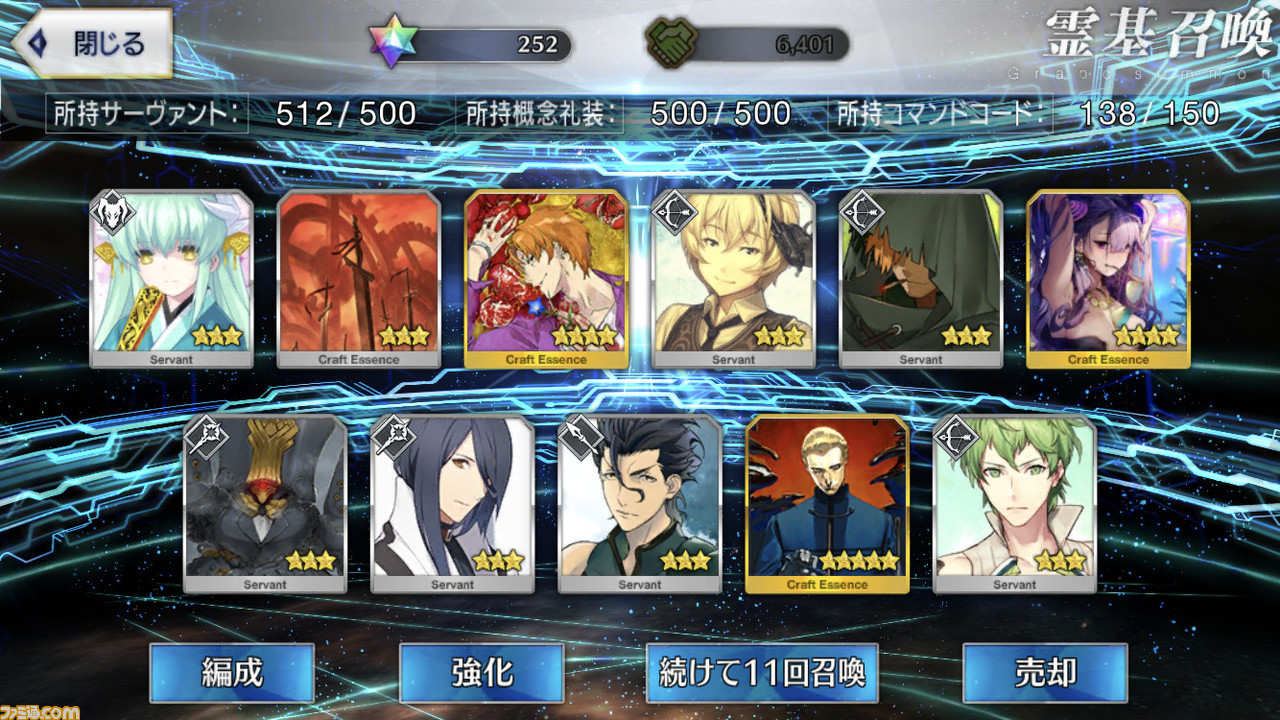This screenshot has height=720, width=1280.
Task: Select the green-haired Archer servant card
Action: 1014,503
